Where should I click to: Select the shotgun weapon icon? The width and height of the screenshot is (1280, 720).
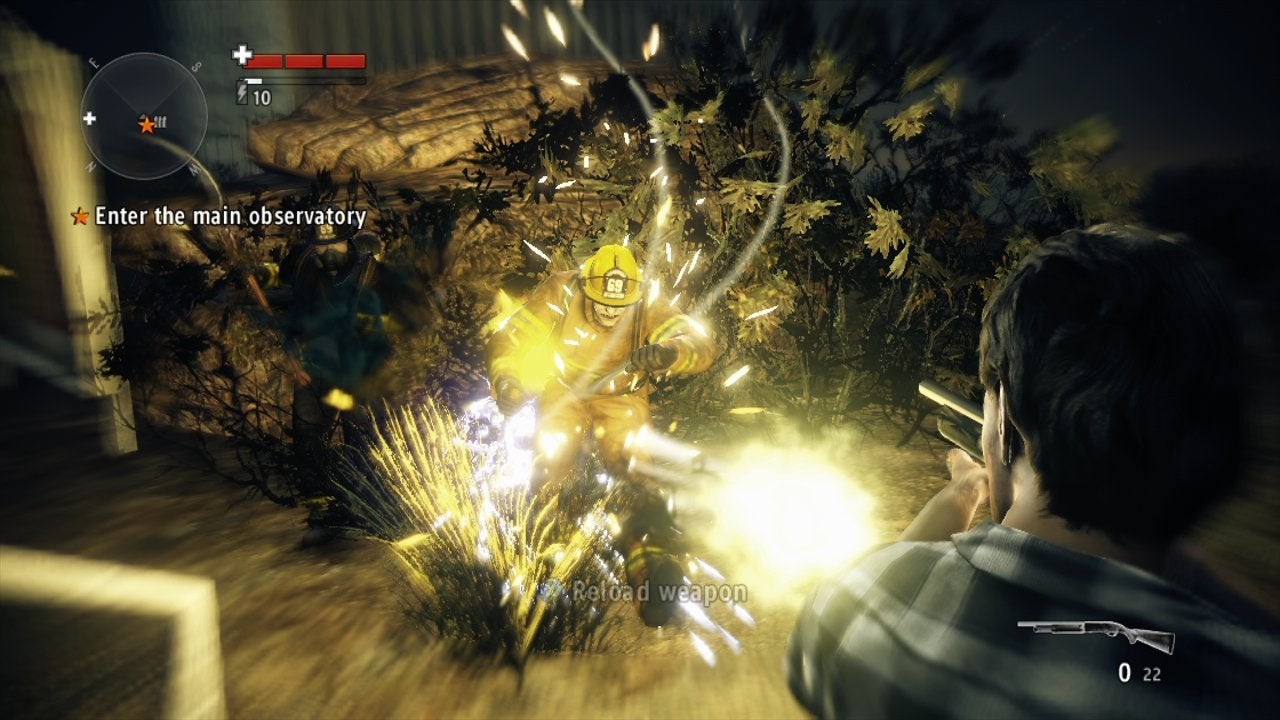tap(1095, 634)
